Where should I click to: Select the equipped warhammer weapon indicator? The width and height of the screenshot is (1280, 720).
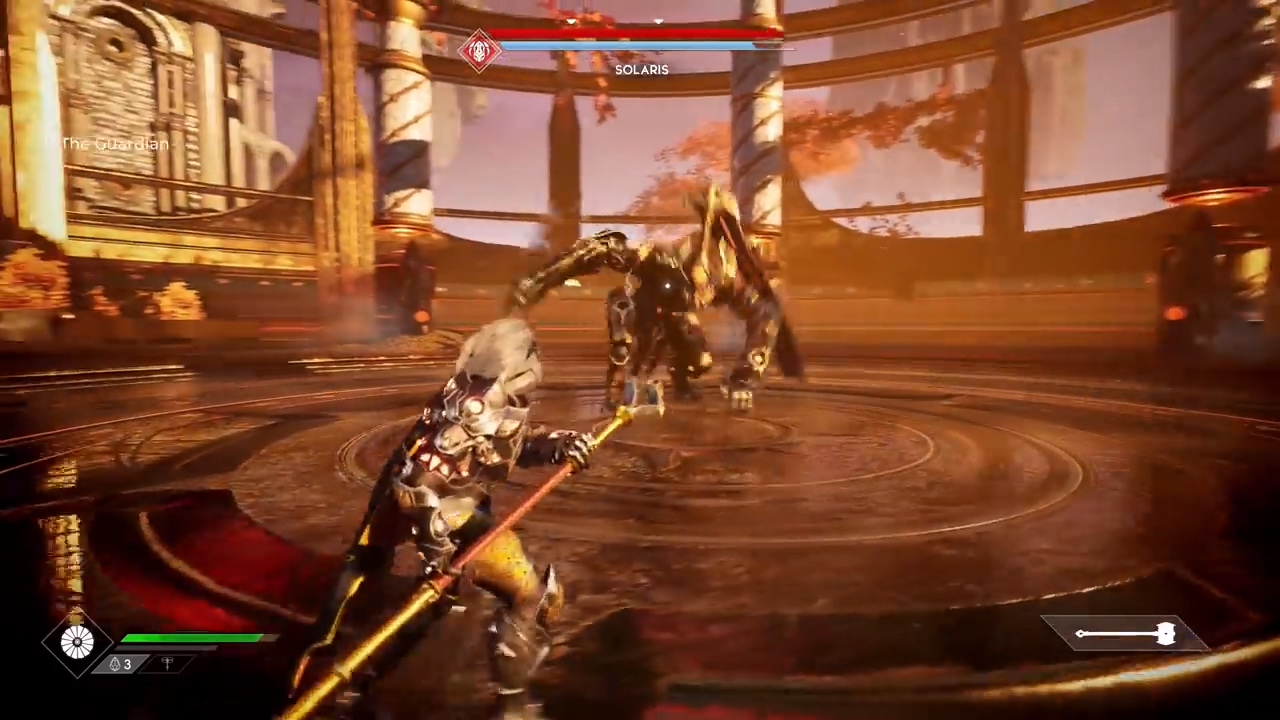[1125, 633]
